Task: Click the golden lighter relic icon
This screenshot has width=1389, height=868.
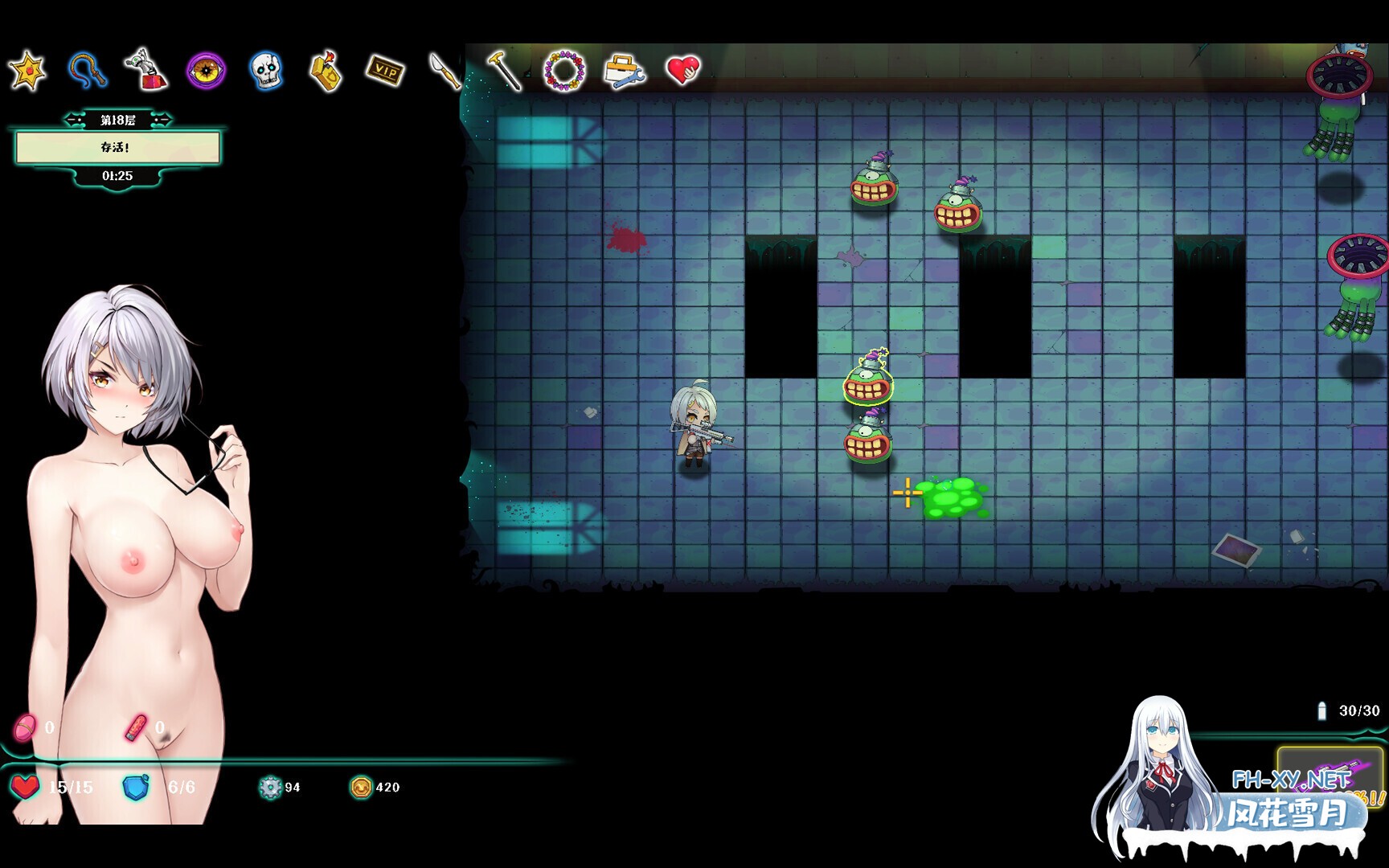Action: 326,71
